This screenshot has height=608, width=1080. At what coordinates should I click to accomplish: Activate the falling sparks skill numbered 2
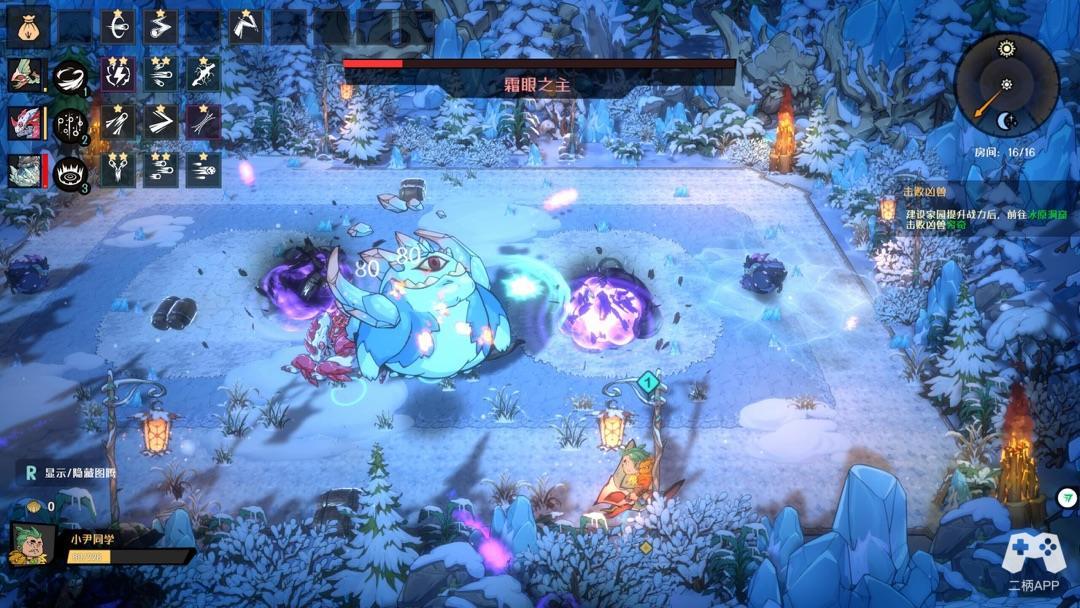(70, 124)
